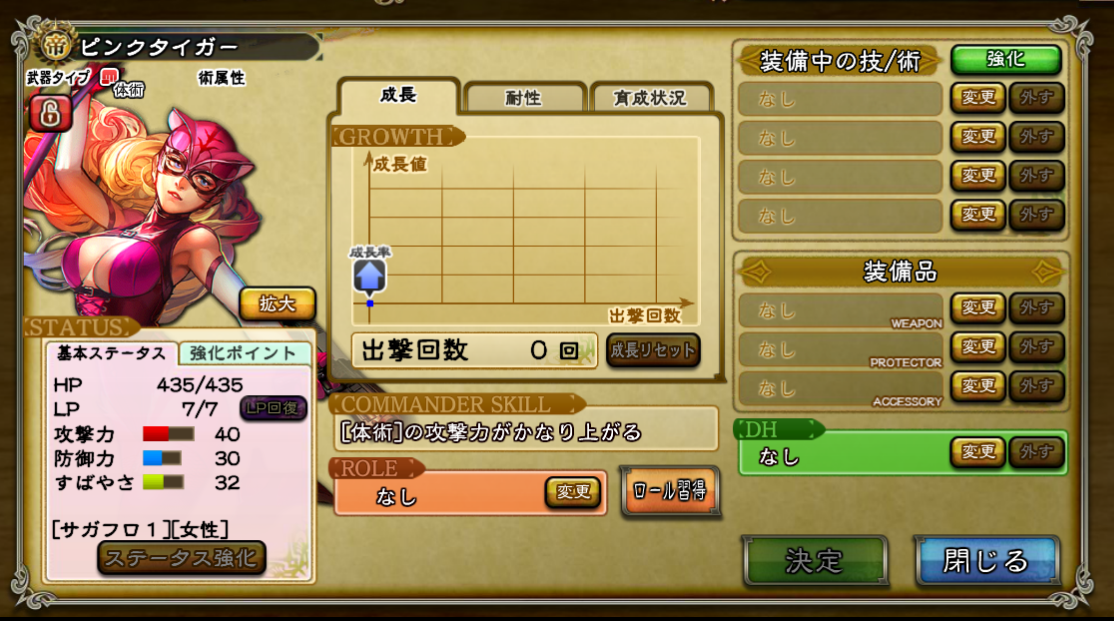The image size is (1114, 621).
Task: Remove the ACCESSORY with 外す
Action: [1036, 386]
